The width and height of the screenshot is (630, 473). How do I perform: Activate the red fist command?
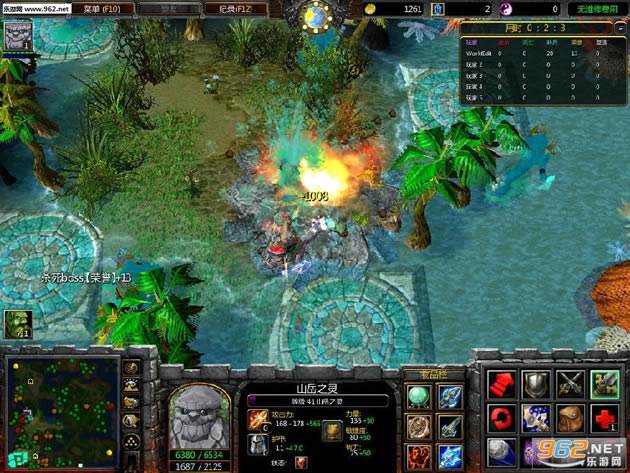502,383
